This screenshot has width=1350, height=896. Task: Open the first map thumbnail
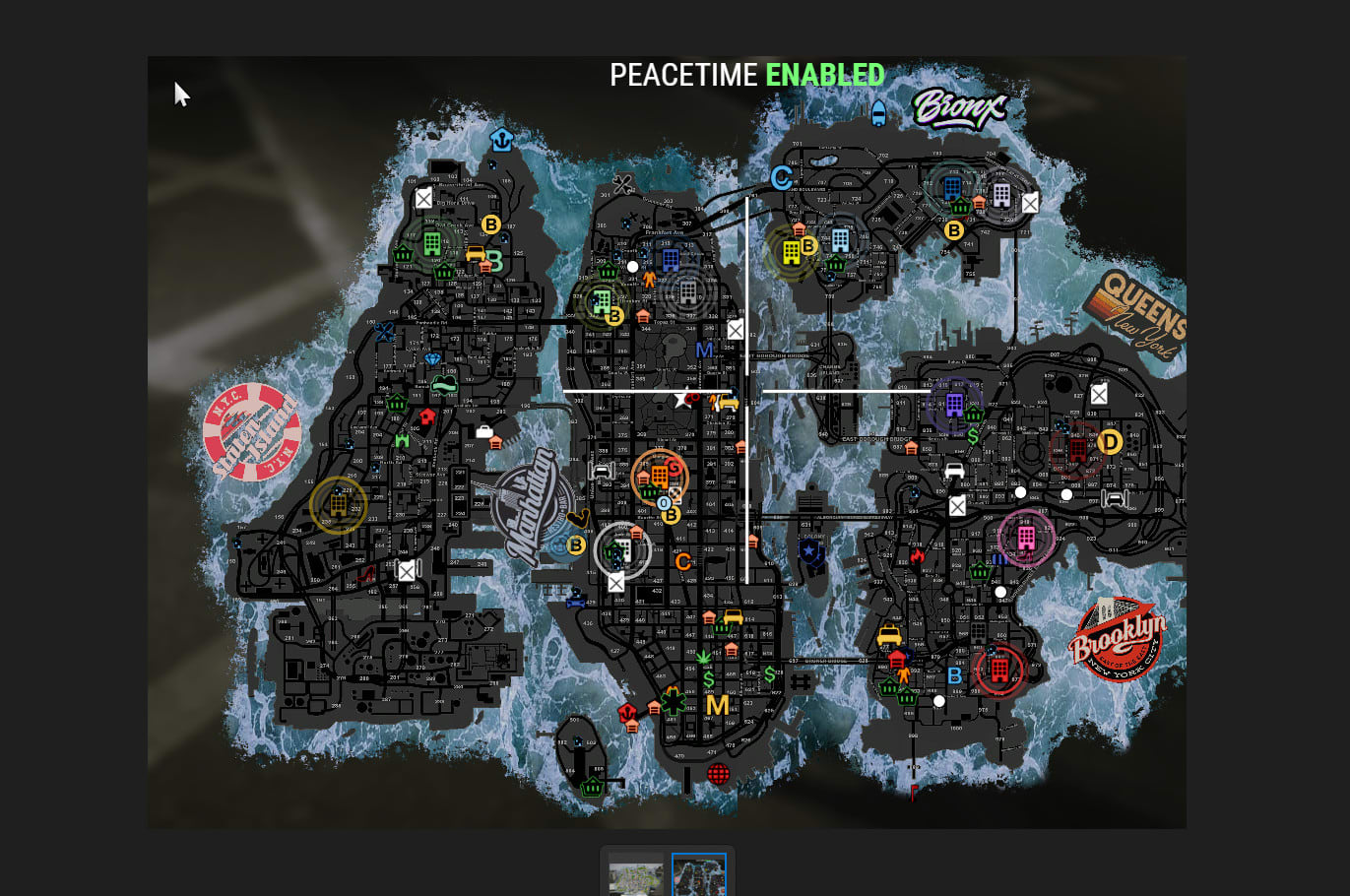point(635,875)
